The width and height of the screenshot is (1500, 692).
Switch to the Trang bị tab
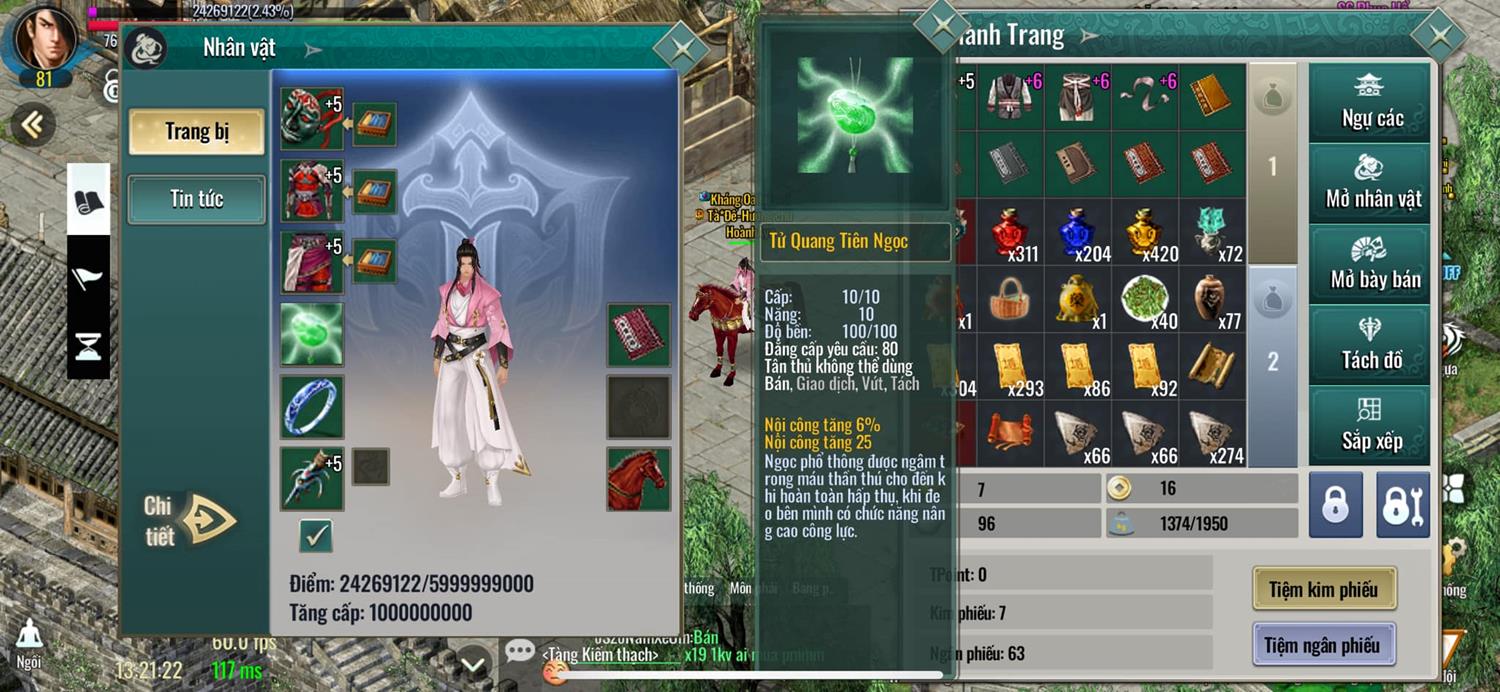196,132
